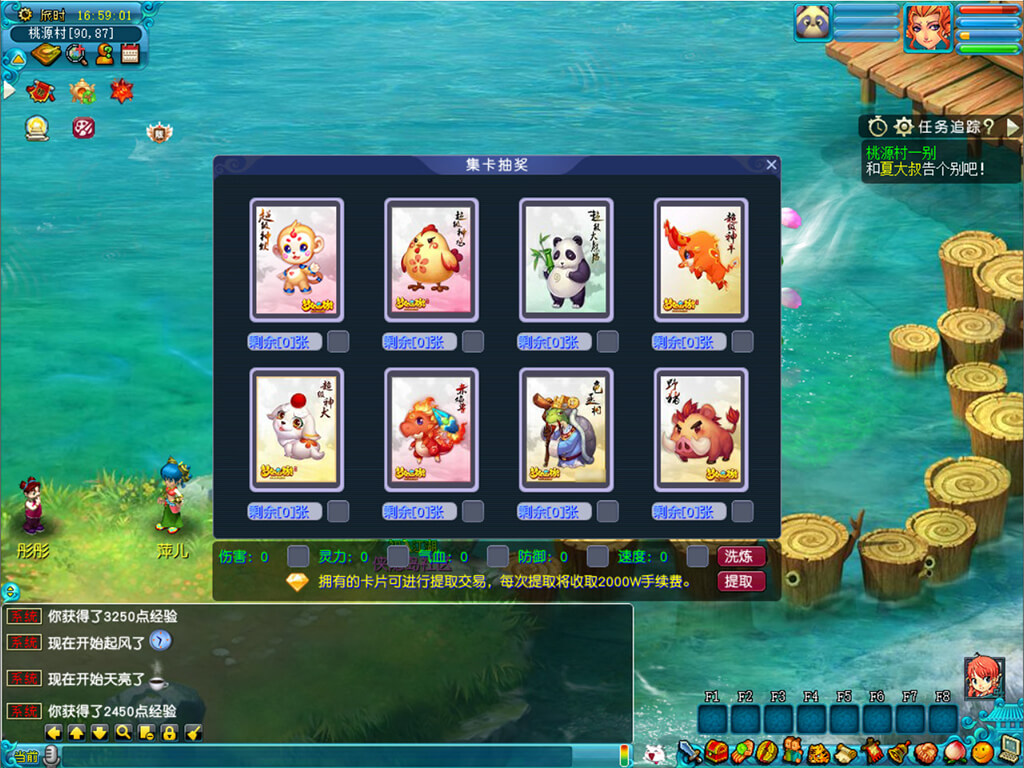Select the monkey card

296,259
